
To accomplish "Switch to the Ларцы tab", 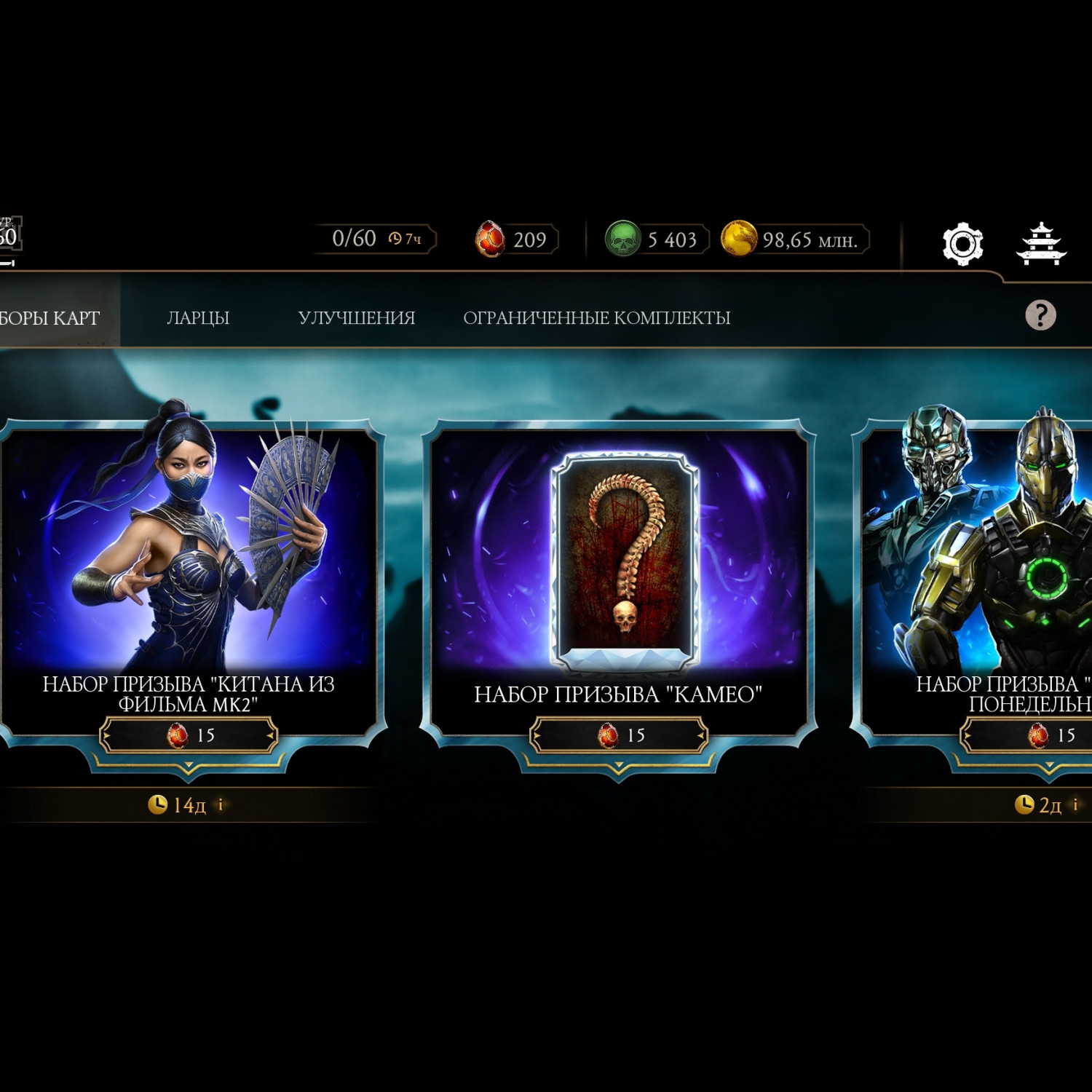I will tap(198, 318).
